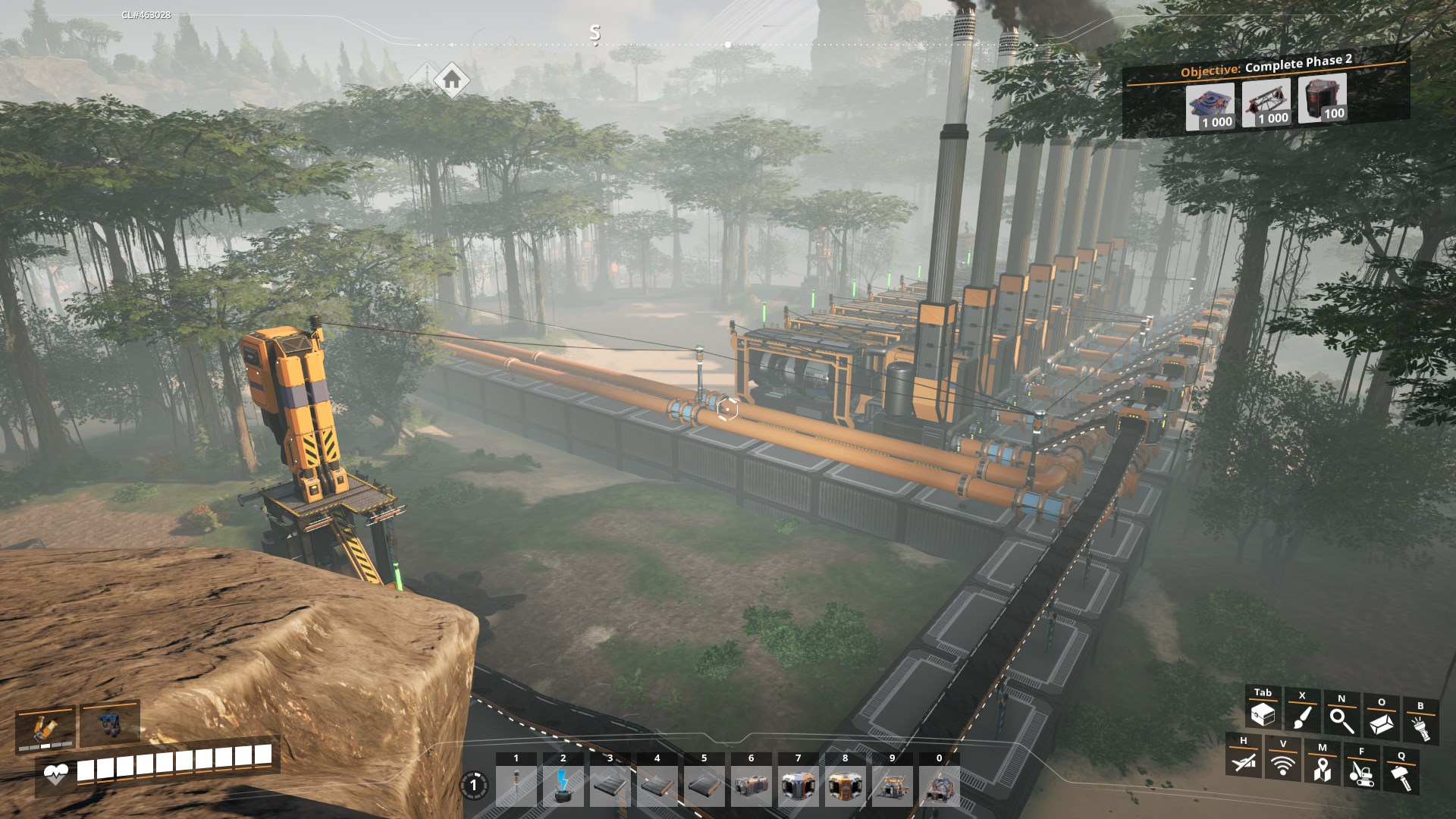Open the map marker icon
This screenshot has width=1456, height=819.
pos(1322,768)
